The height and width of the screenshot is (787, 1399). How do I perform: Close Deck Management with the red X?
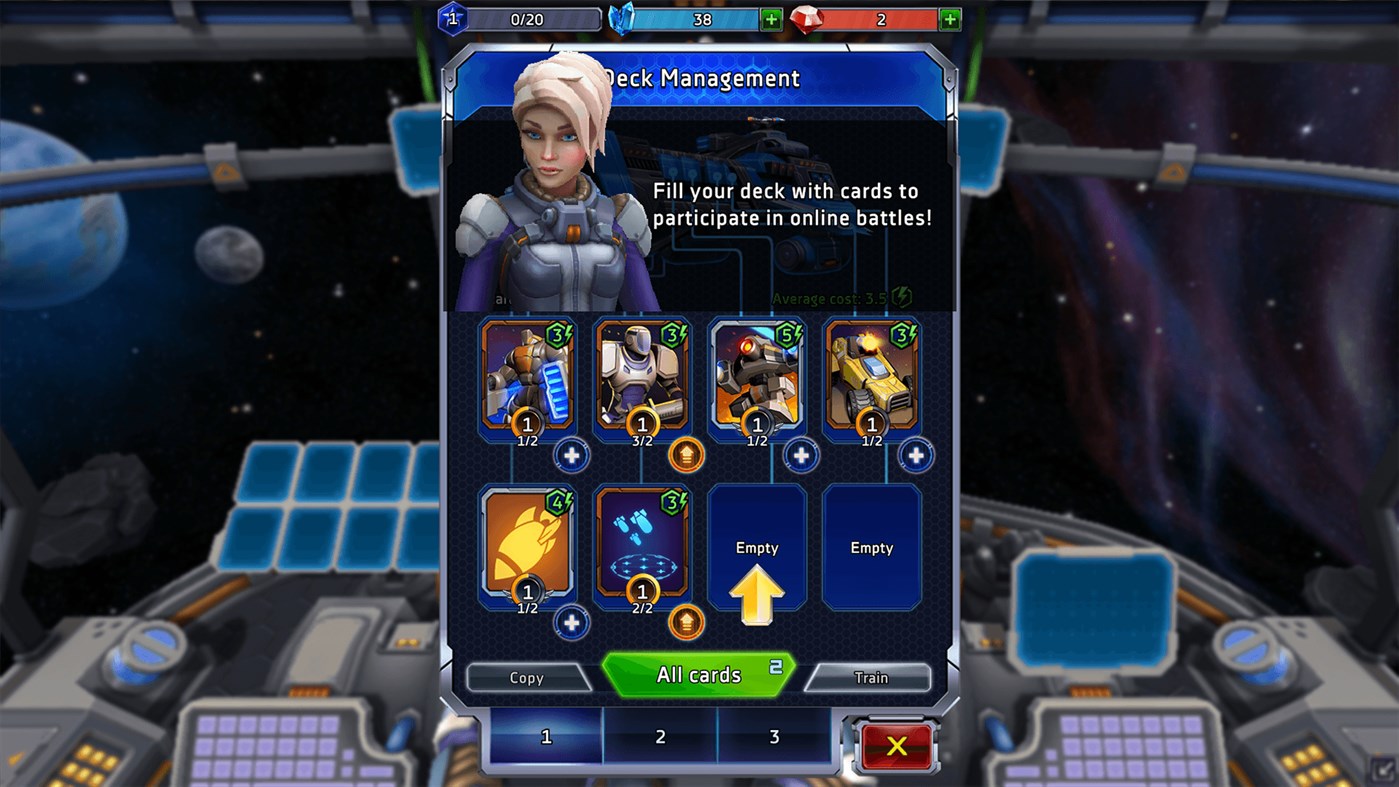click(x=896, y=745)
